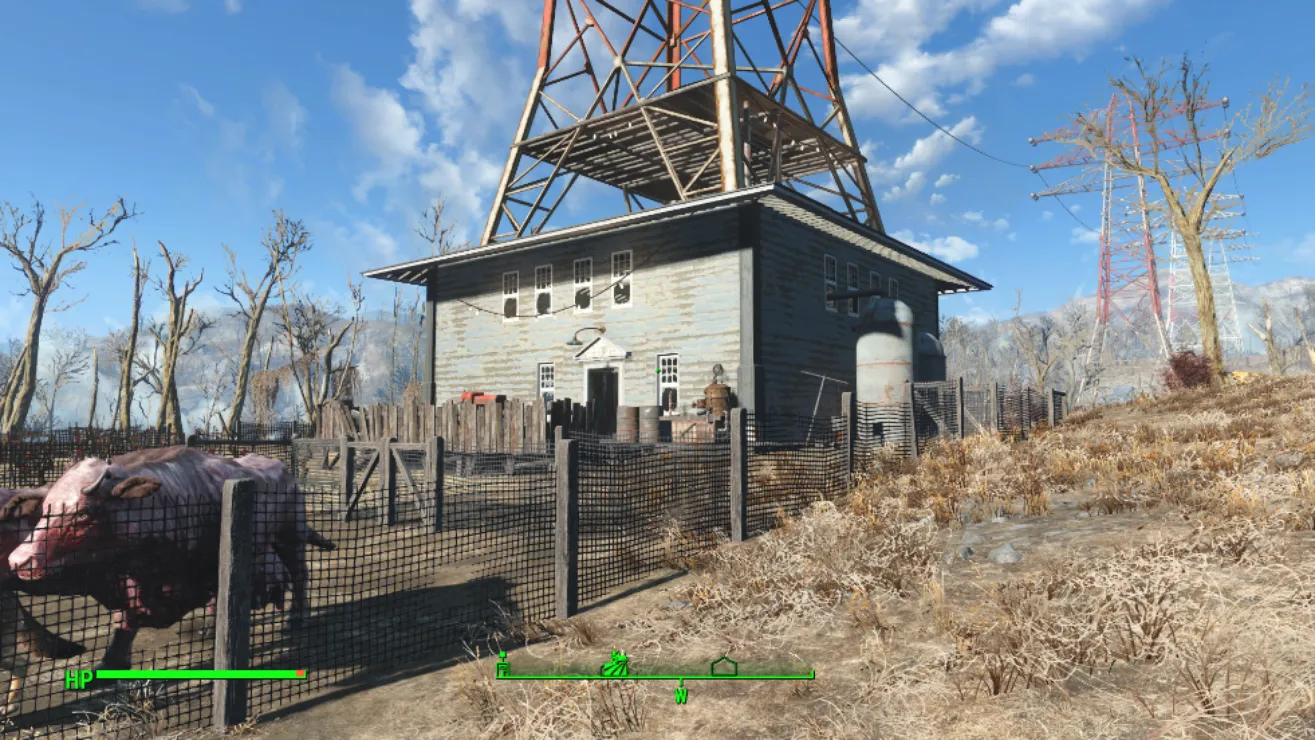Click the W heading letter under the compass
The width and height of the screenshot is (1315, 740).
pos(681,695)
